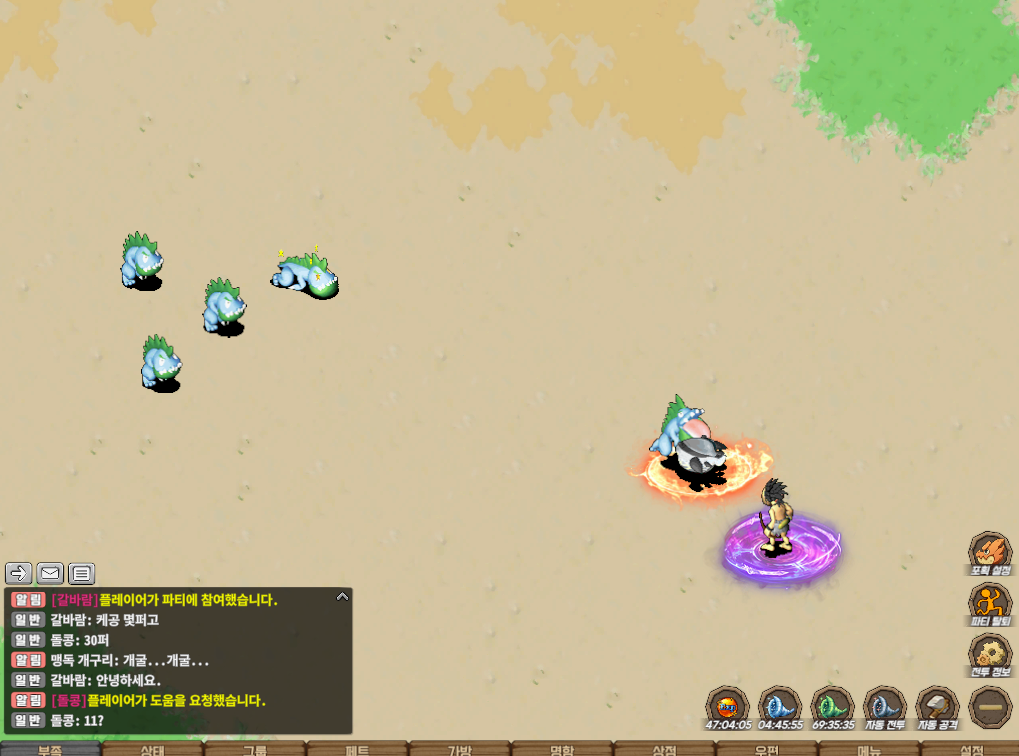This screenshot has width=1019, height=756.
Task: Open the 페트 pet tab
Action: point(357,749)
